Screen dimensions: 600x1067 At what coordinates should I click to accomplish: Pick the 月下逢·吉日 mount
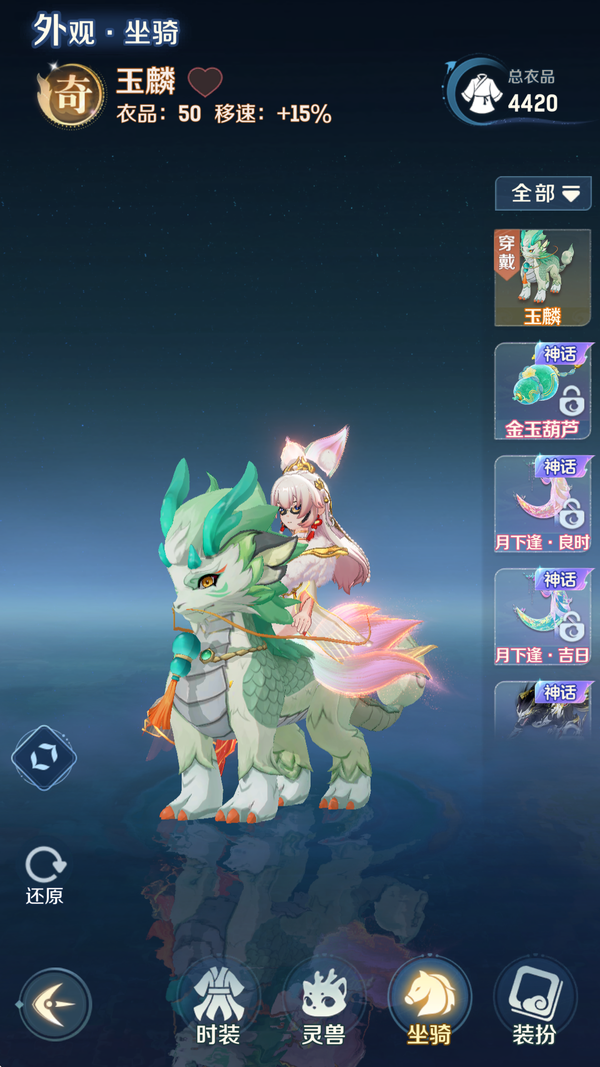pos(542,617)
